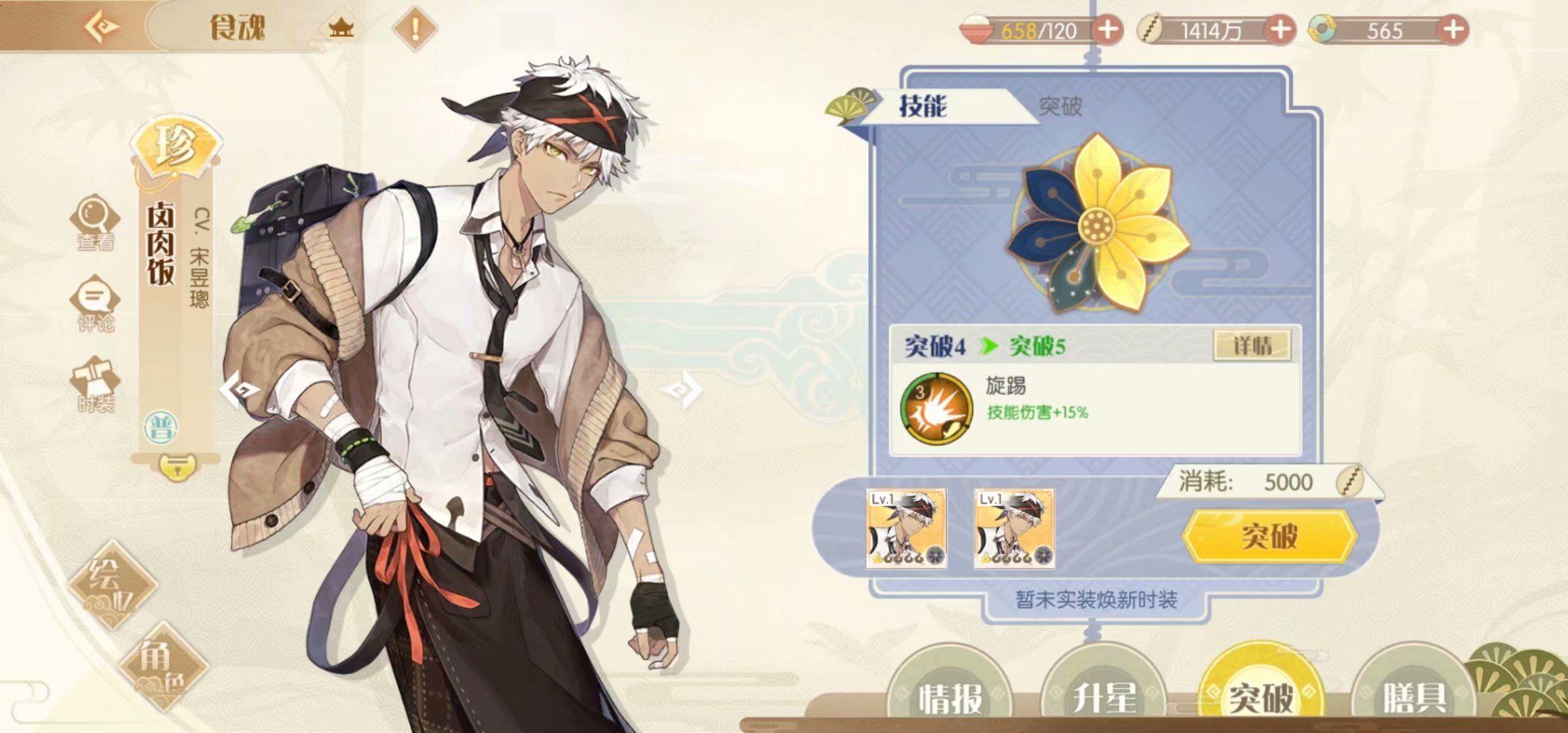Open the 情报 info tab
The width and height of the screenshot is (1568, 733).
[950, 696]
